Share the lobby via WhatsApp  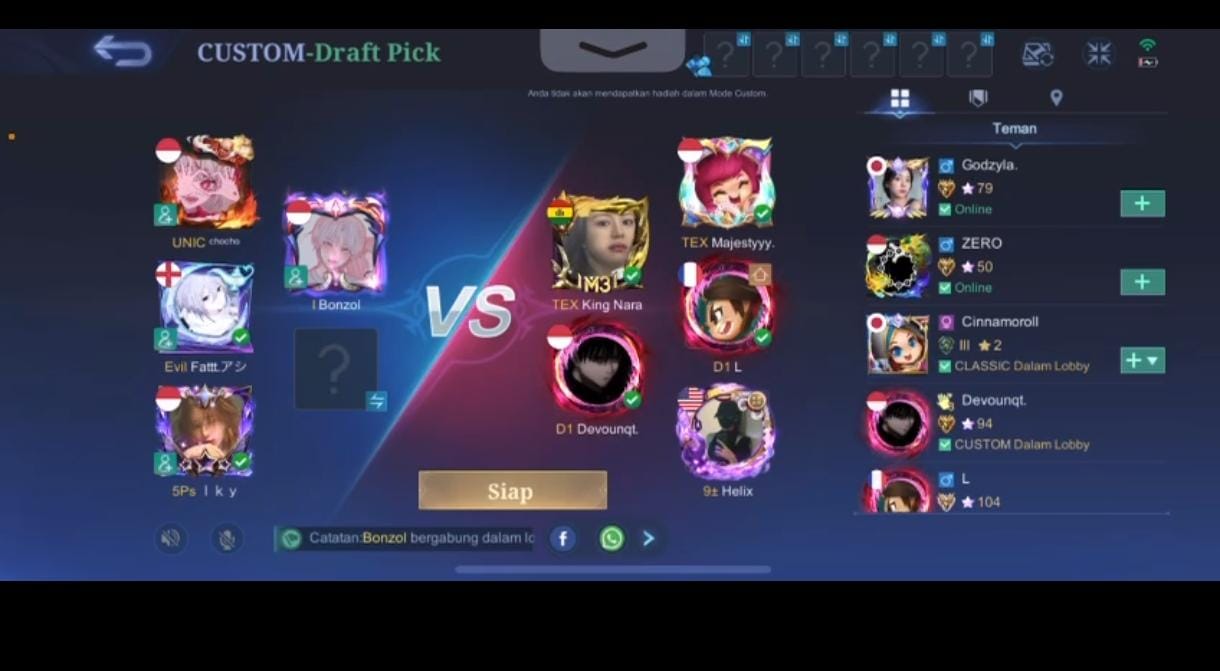[611, 539]
